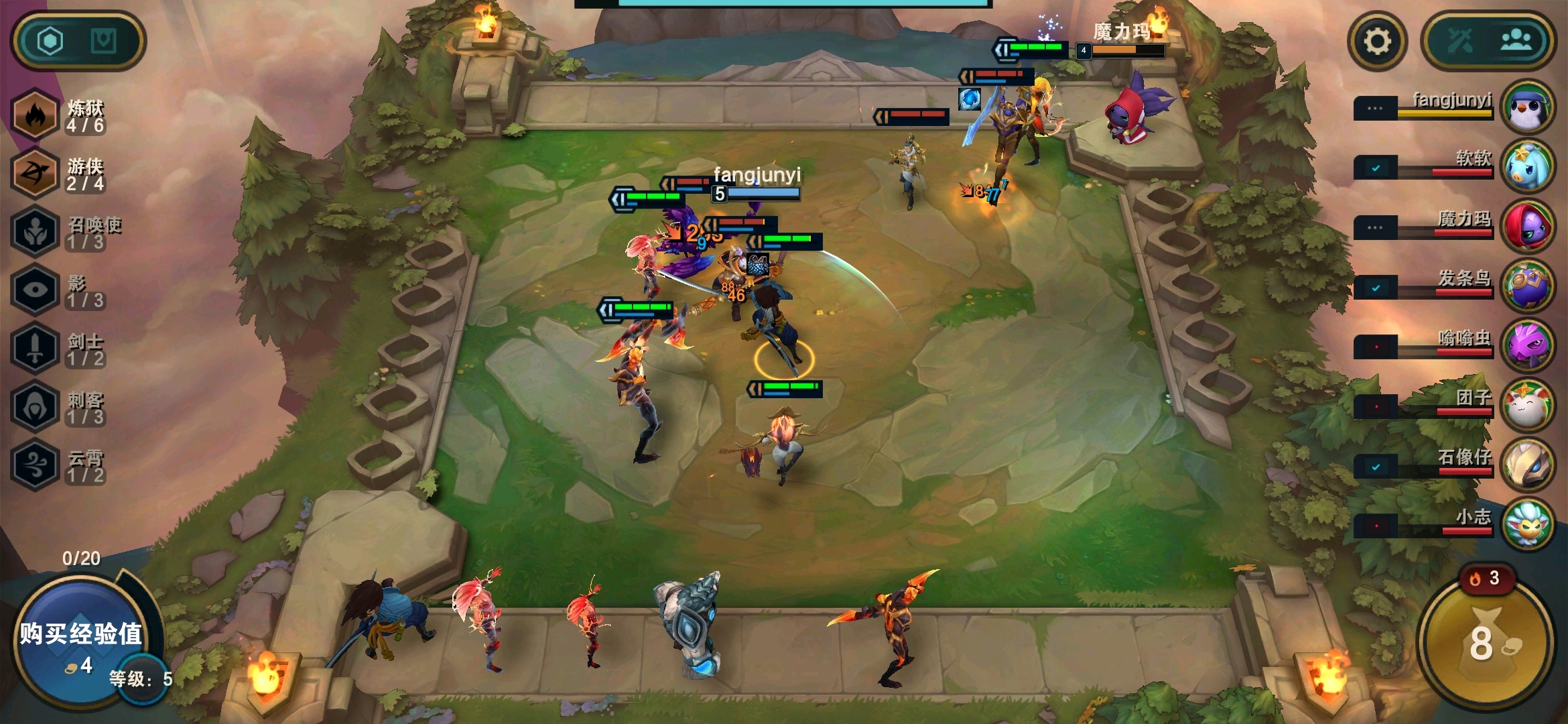
Task: Toggle the hexagon view button at top-left
Action: pos(50,42)
